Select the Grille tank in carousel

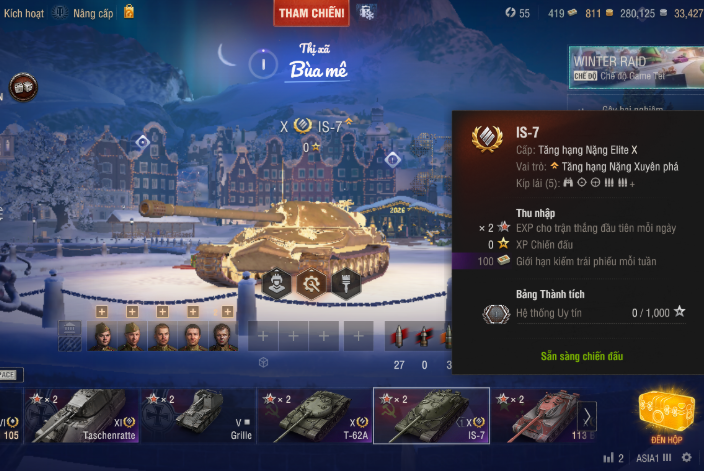[198, 415]
